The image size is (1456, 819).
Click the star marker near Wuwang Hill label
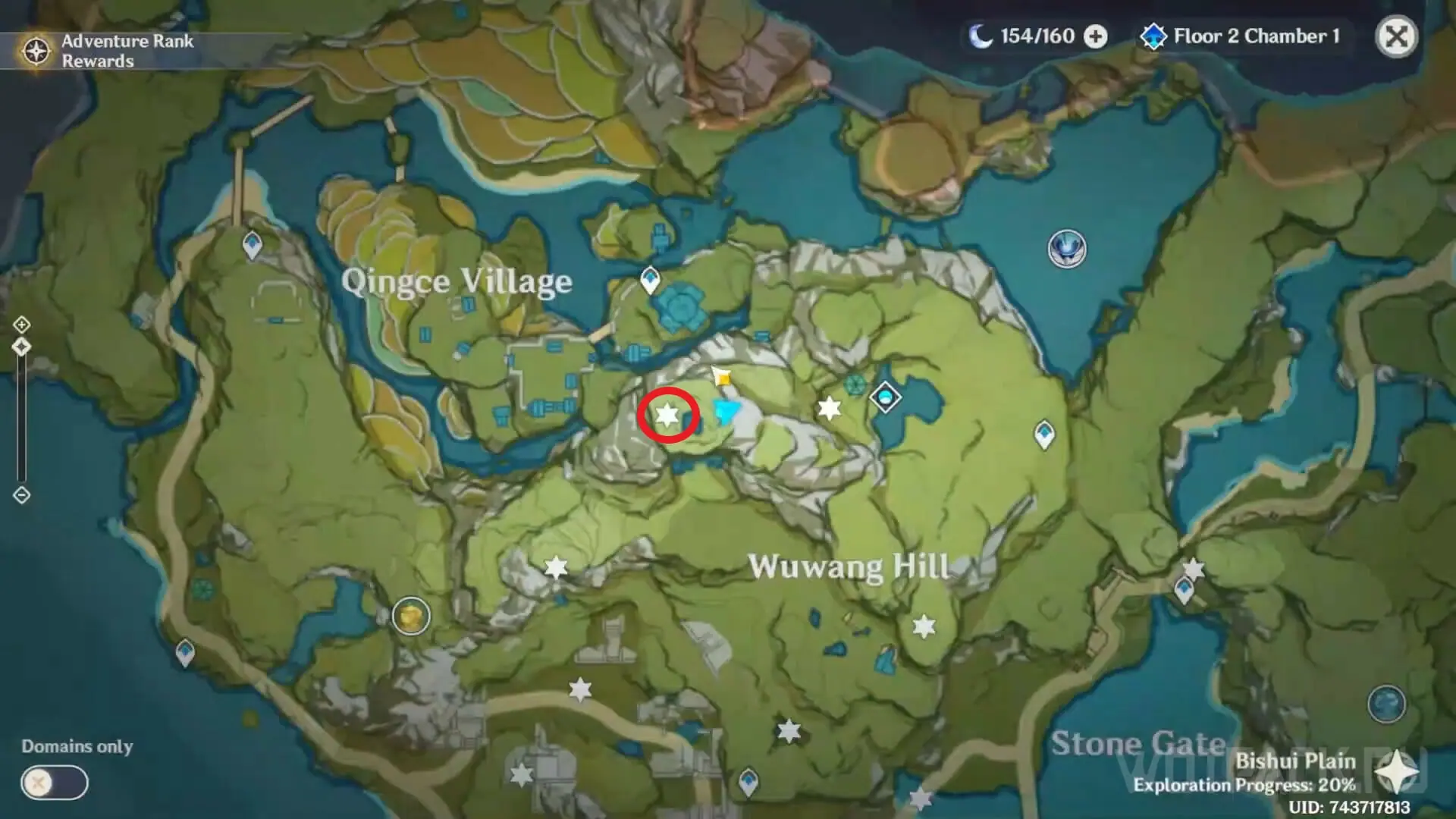tap(924, 626)
